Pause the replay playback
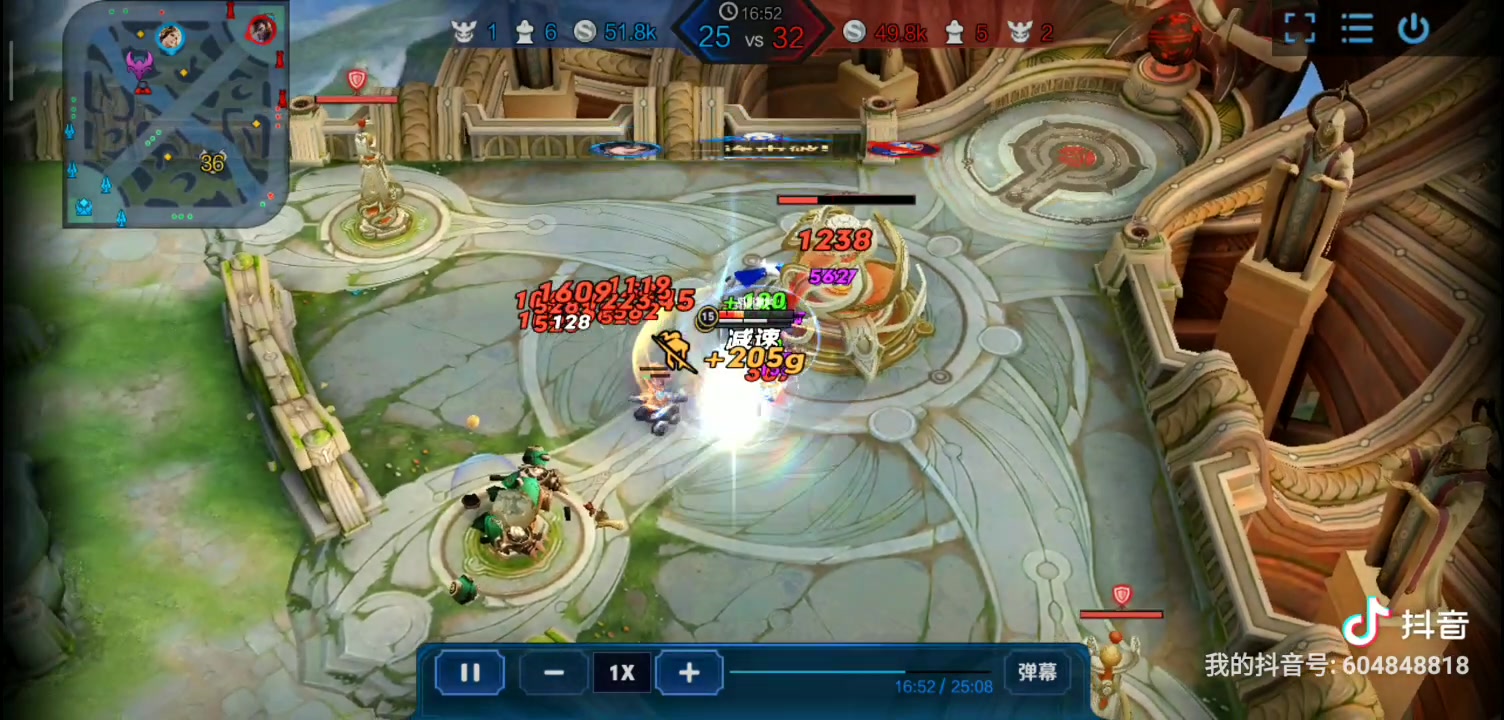Screen dimensions: 1504x720 [x=470, y=673]
